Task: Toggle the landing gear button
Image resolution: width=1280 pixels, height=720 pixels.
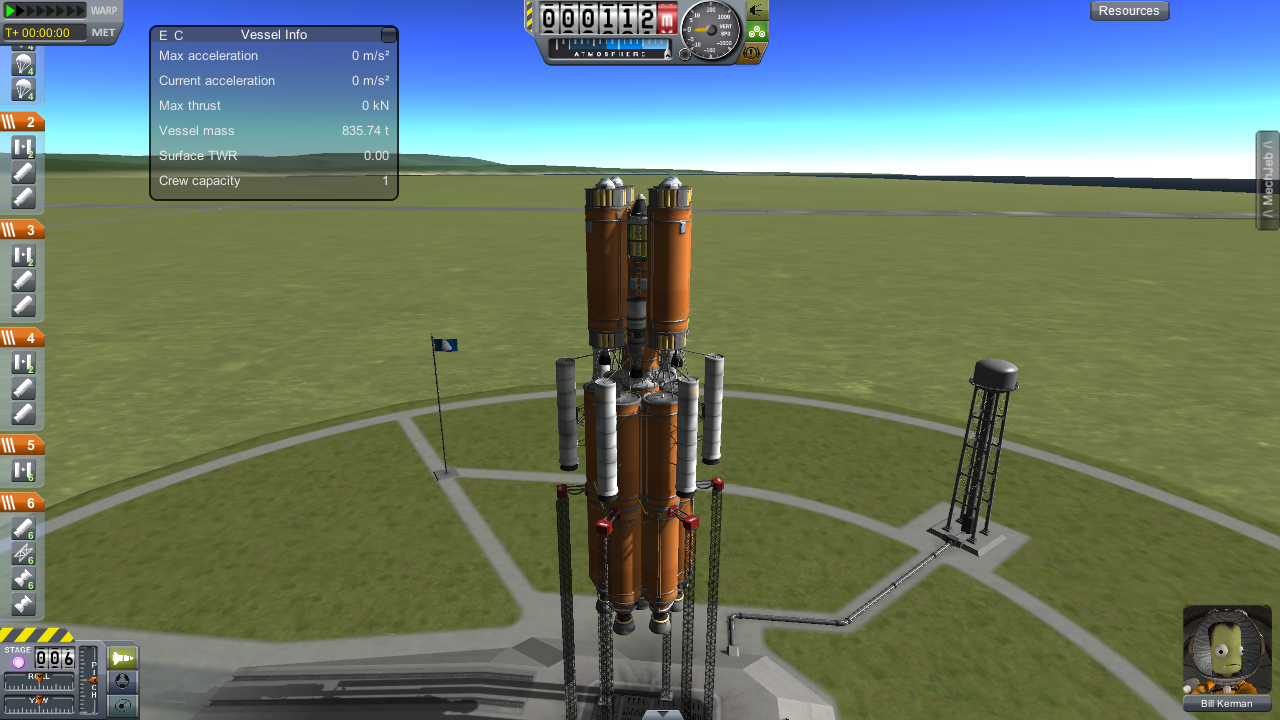Action: (x=757, y=31)
